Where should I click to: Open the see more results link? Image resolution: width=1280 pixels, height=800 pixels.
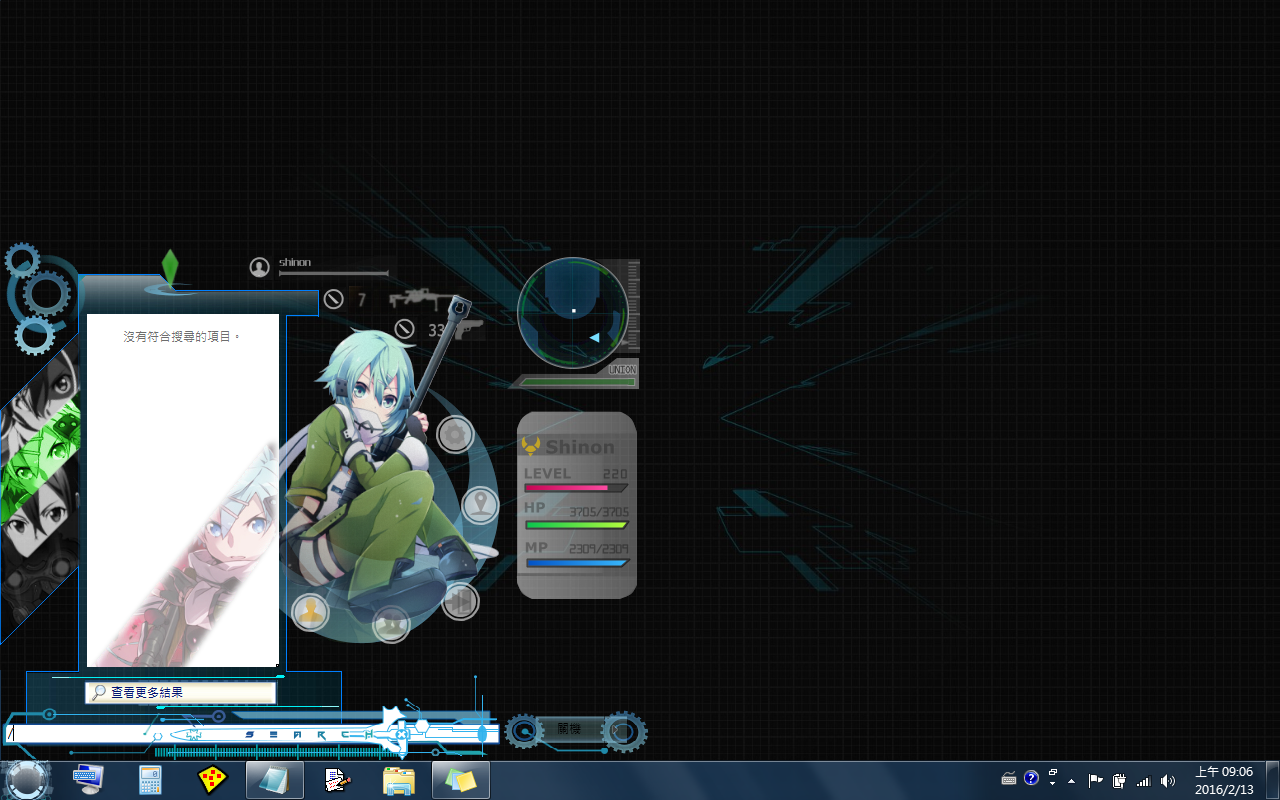[180, 692]
